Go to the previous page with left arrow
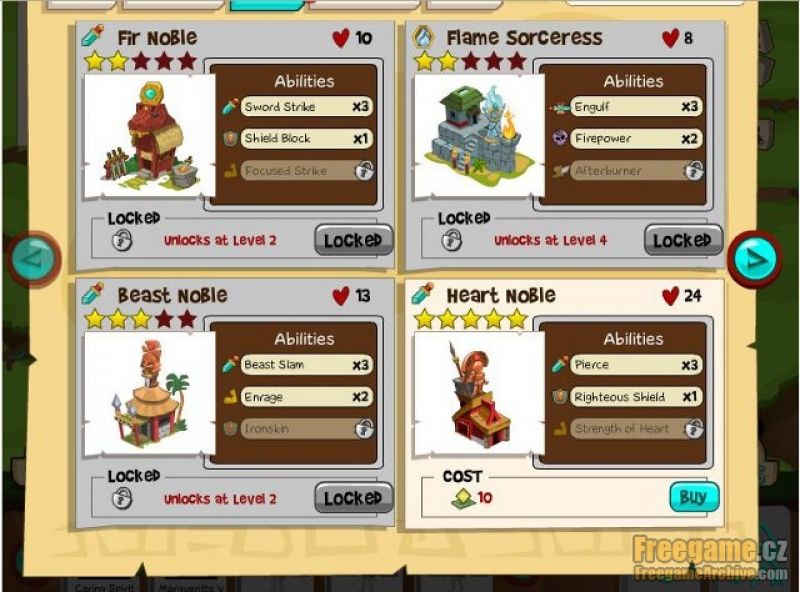The height and width of the screenshot is (592, 800). 36,259
